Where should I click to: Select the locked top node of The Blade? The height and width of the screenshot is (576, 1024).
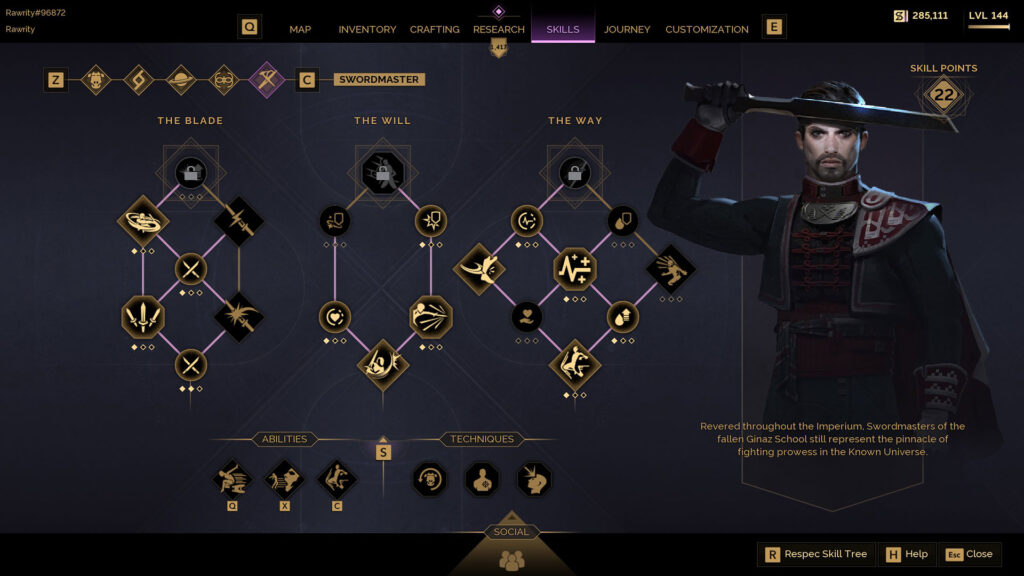191,173
